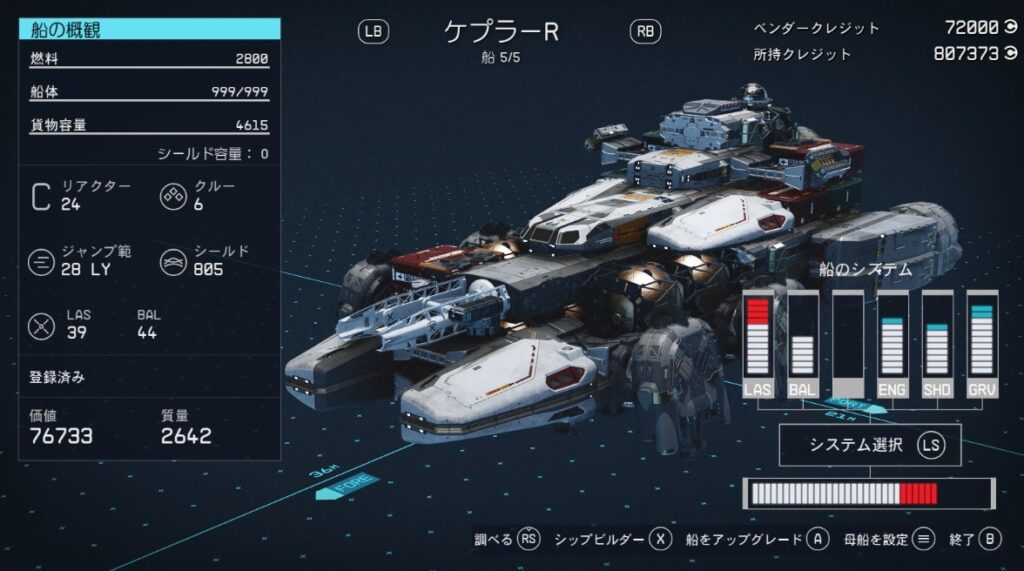The height and width of the screenshot is (571, 1024).
Task: Select the LAS weapon system column
Action: pos(759,345)
